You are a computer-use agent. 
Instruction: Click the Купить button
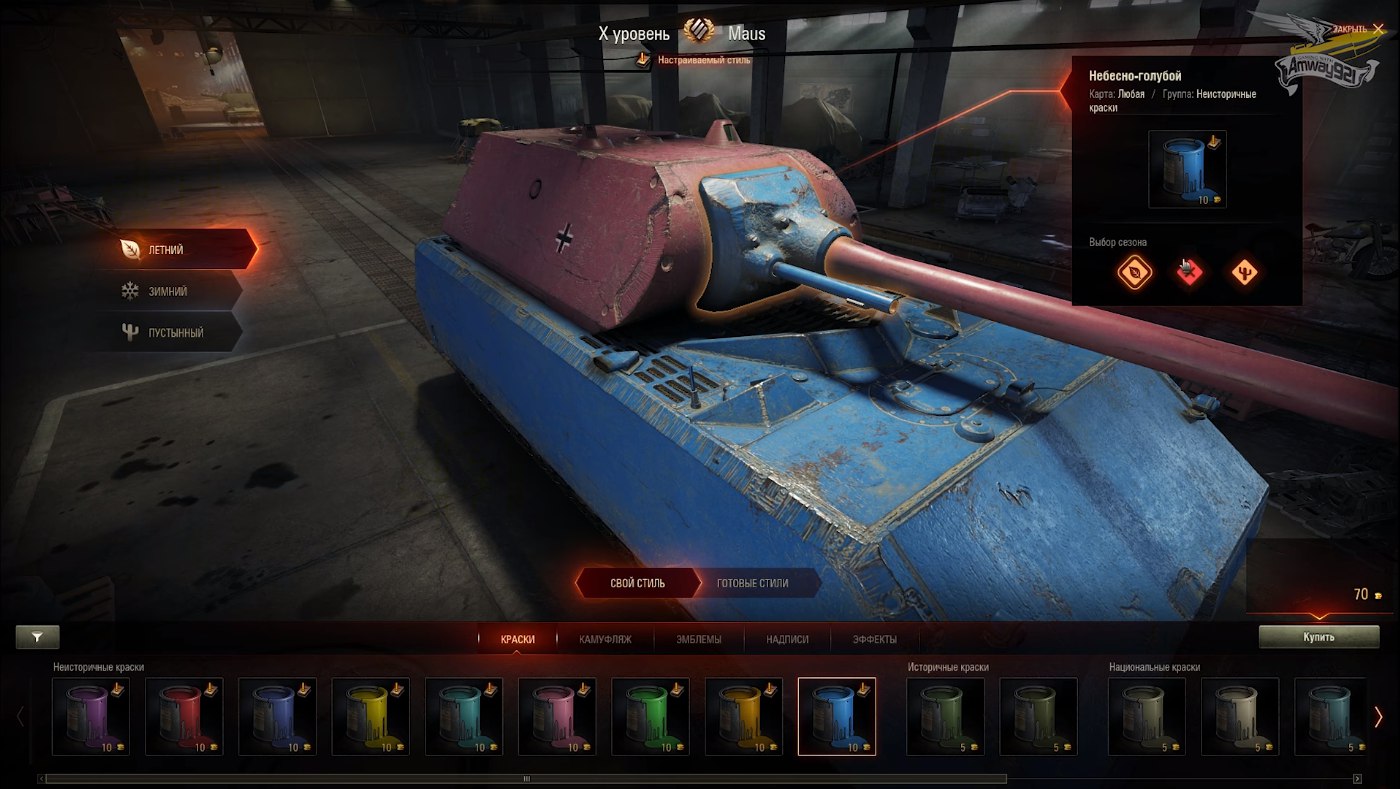pos(1318,637)
